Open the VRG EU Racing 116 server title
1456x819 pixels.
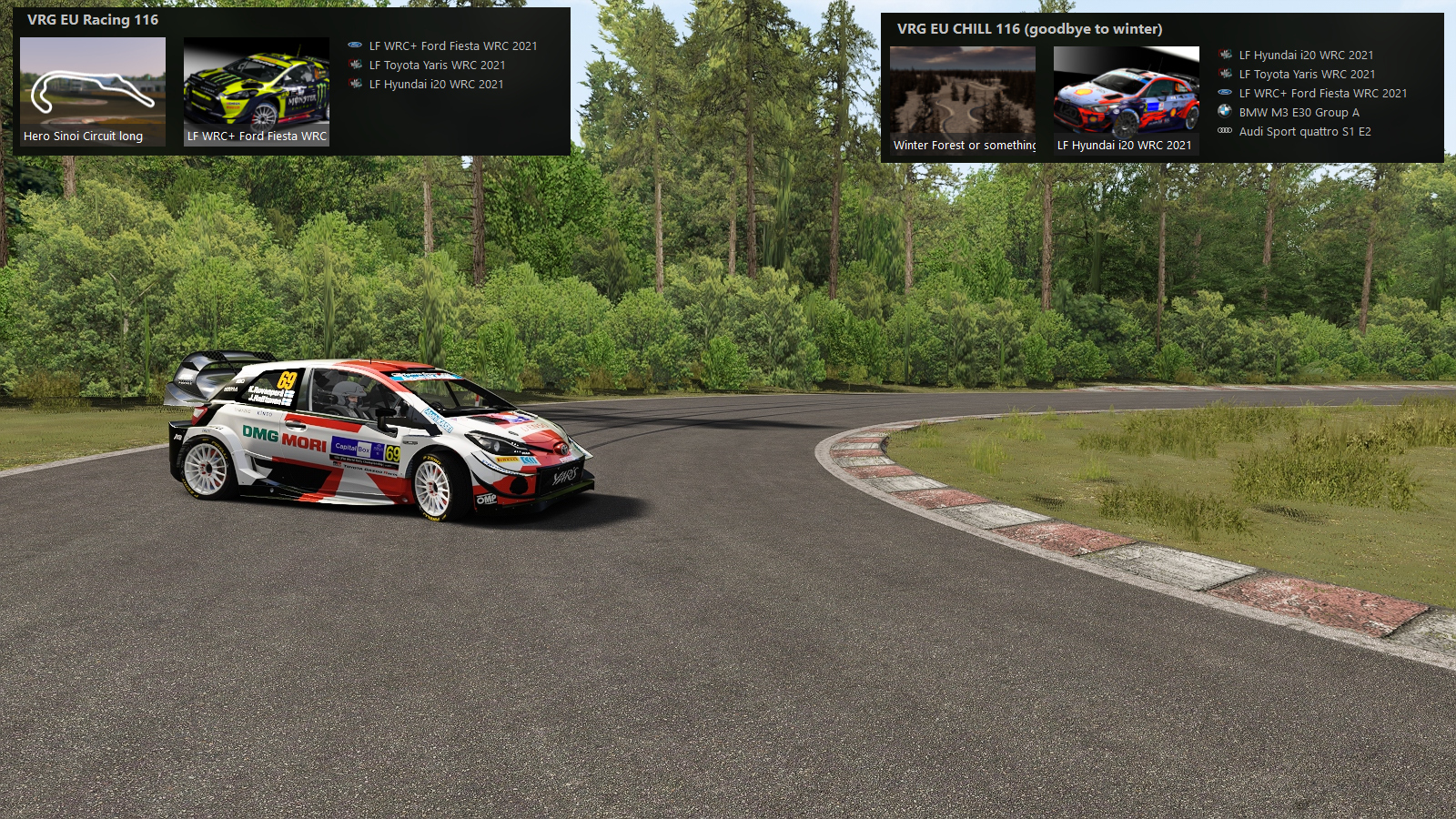pyautogui.click(x=93, y=20)
